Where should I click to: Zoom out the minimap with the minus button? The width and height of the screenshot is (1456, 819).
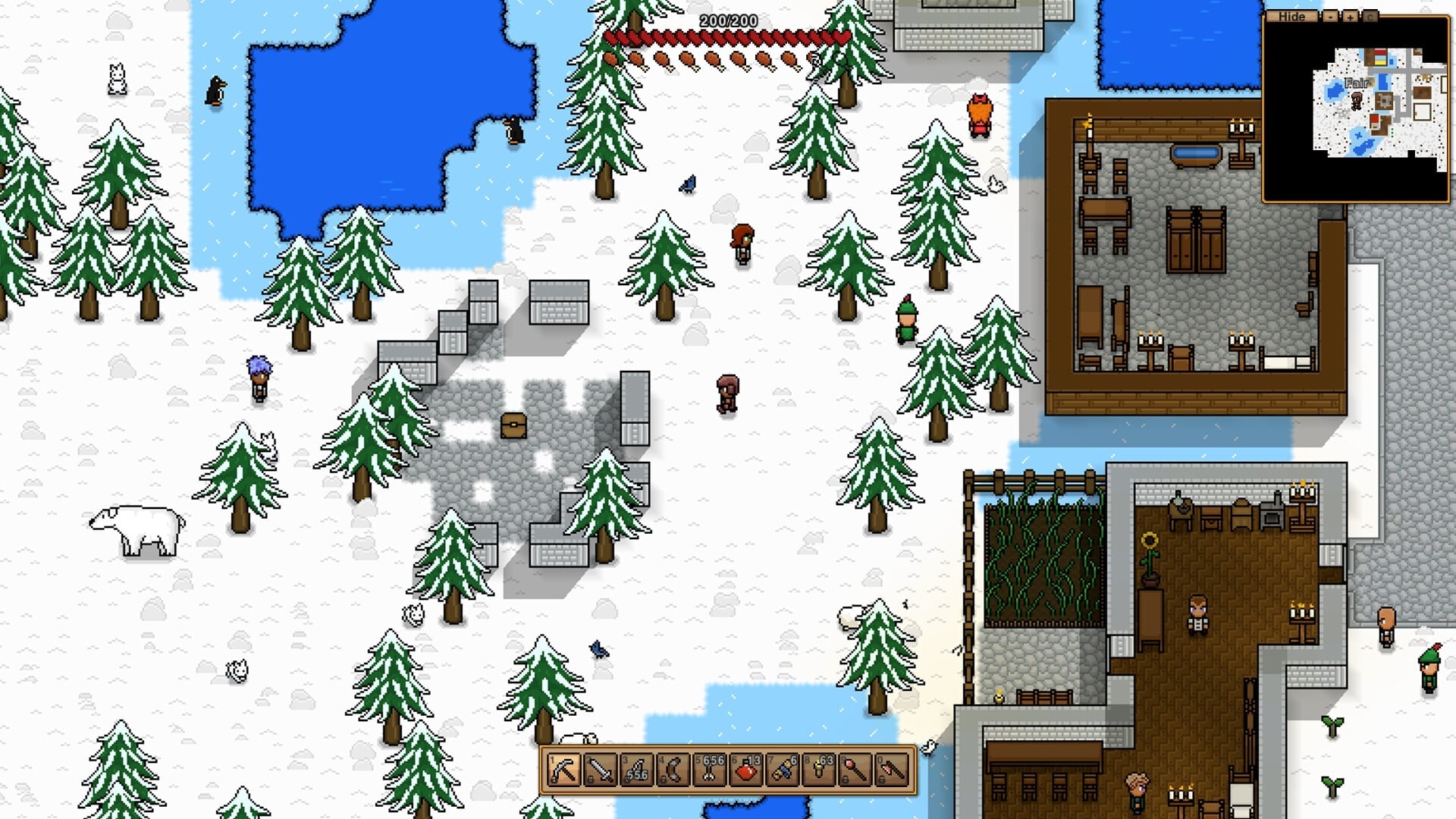click(x=1329, y=17)
